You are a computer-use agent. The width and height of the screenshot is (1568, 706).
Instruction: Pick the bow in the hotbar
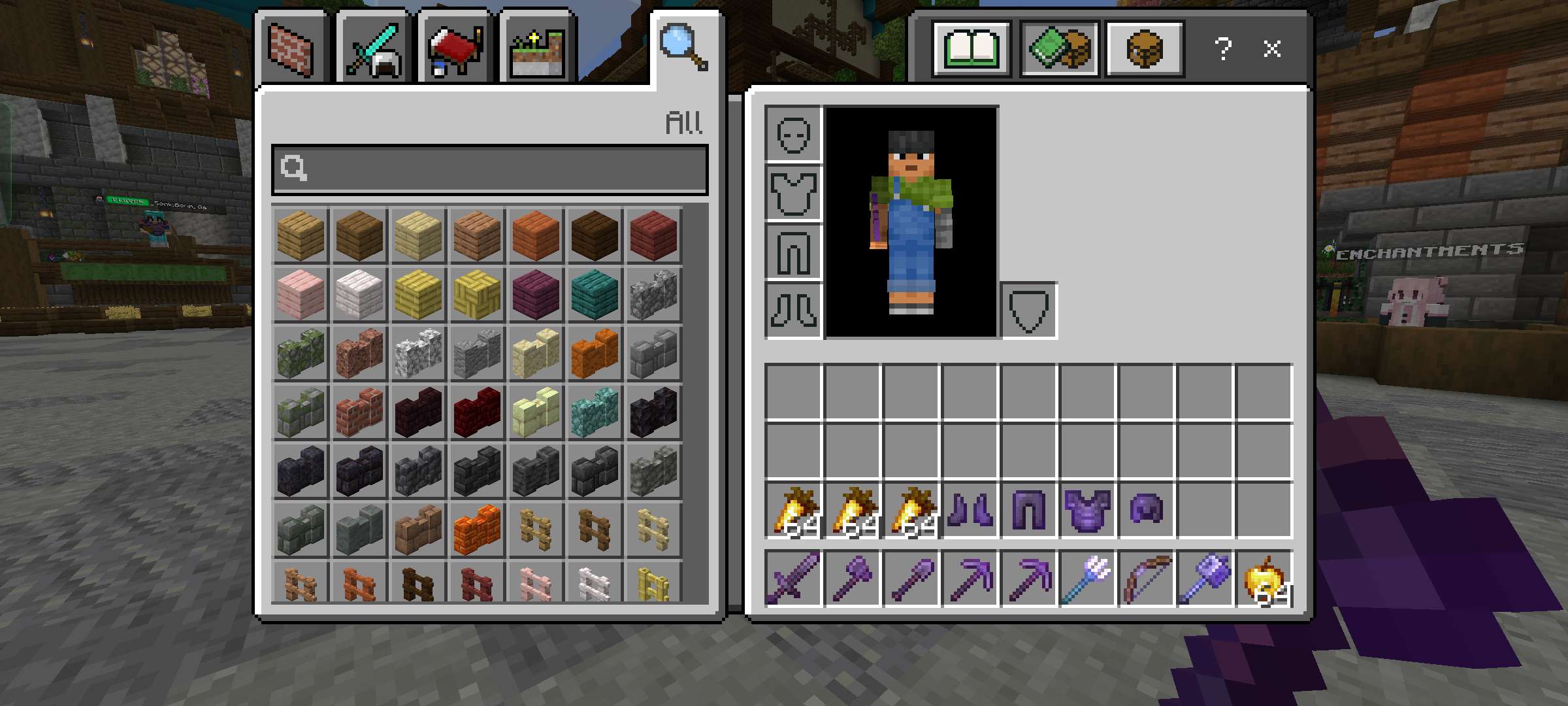tap(1146, 579)
